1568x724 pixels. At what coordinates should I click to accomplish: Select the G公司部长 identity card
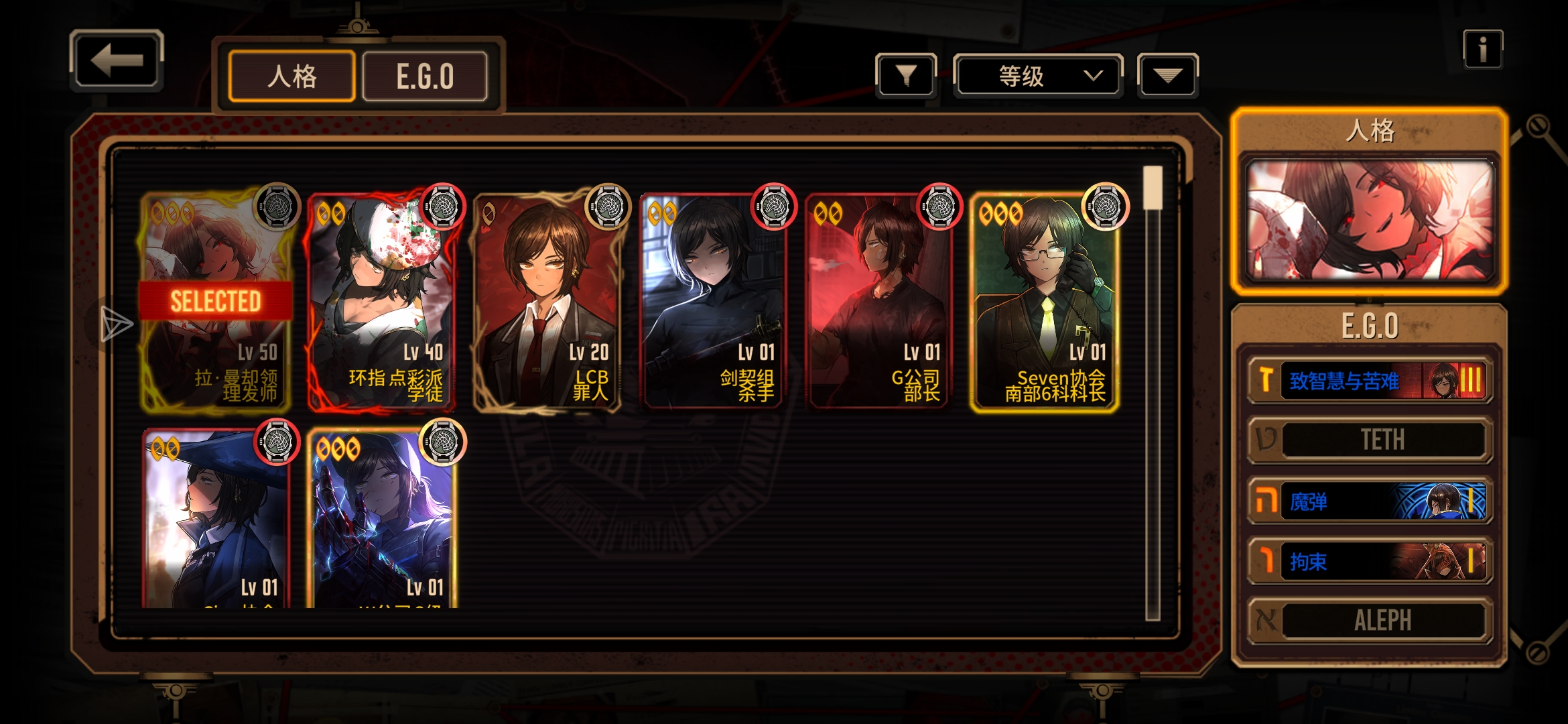point(878,302)
